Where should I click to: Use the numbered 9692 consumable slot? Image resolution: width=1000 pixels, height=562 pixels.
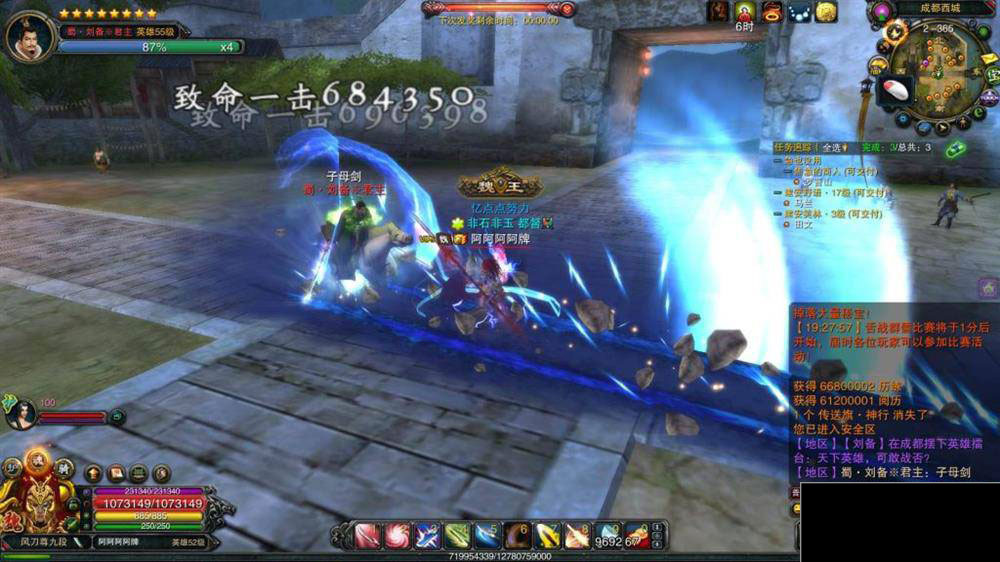(x=608, y=536)
